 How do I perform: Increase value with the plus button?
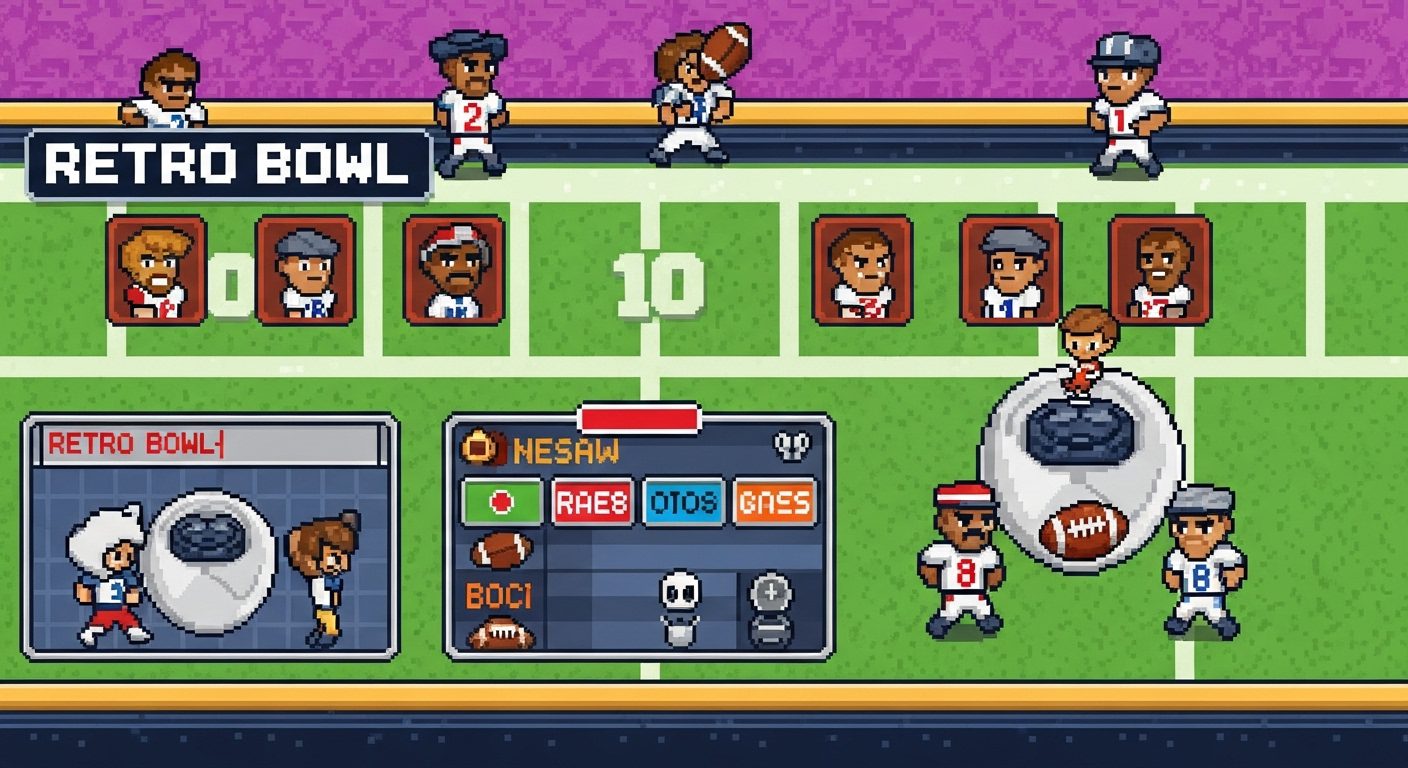tap(771, 591)
